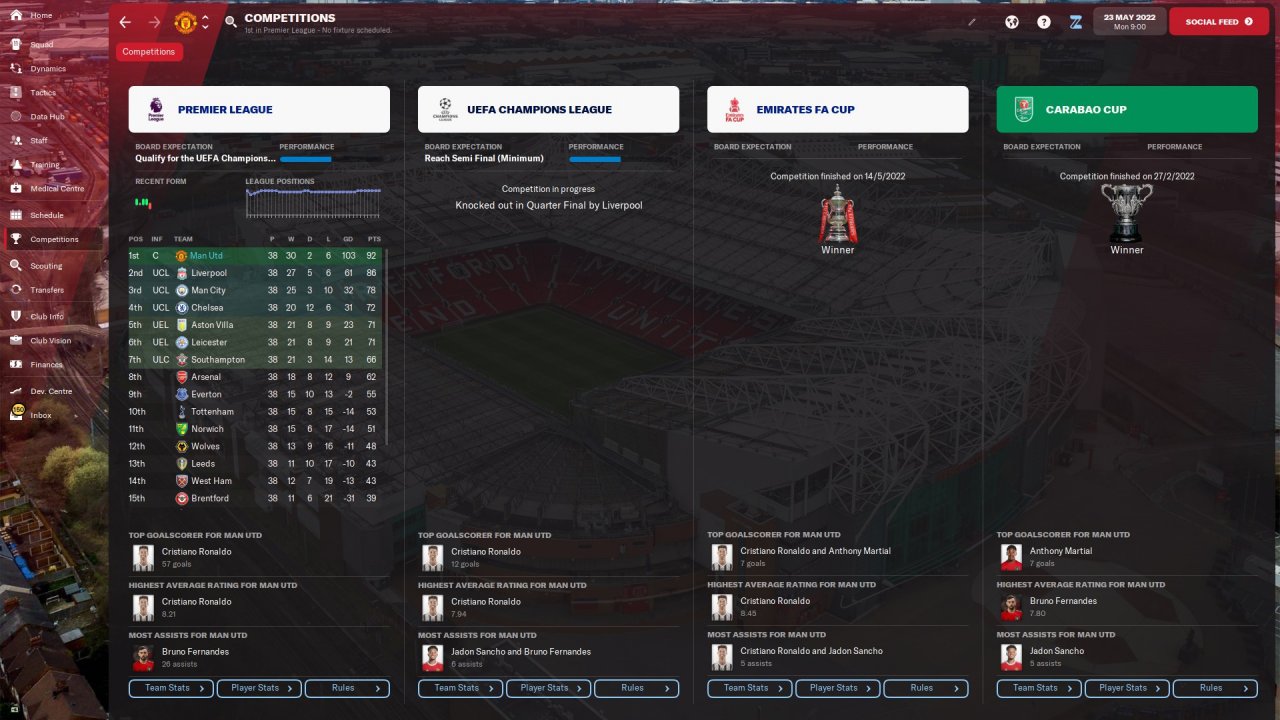Select Arsenal in the league table
1280x720 pixels.
pyautogui.click(x=206, y=377)
